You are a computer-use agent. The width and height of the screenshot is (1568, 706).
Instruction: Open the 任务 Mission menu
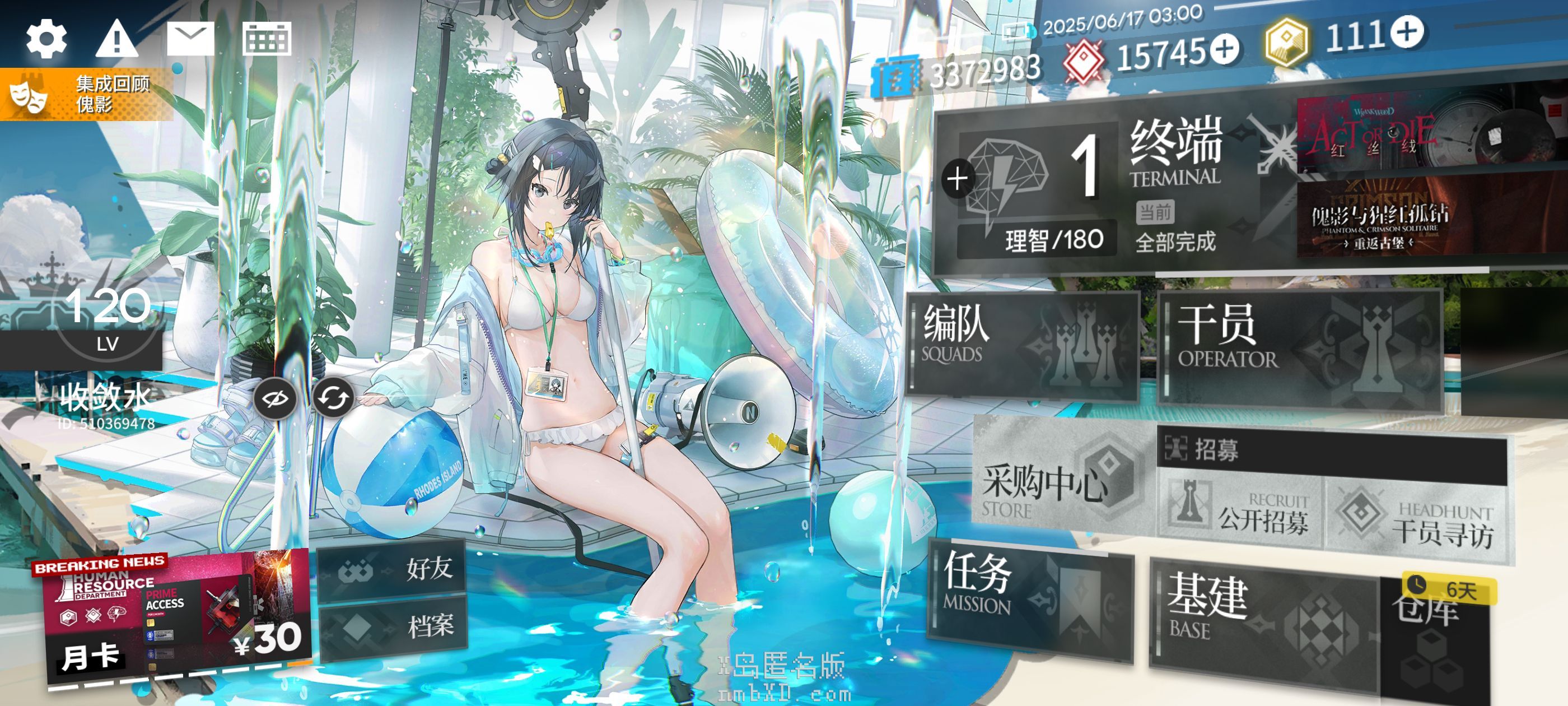pyautogui.click(x=1029, y=597)
